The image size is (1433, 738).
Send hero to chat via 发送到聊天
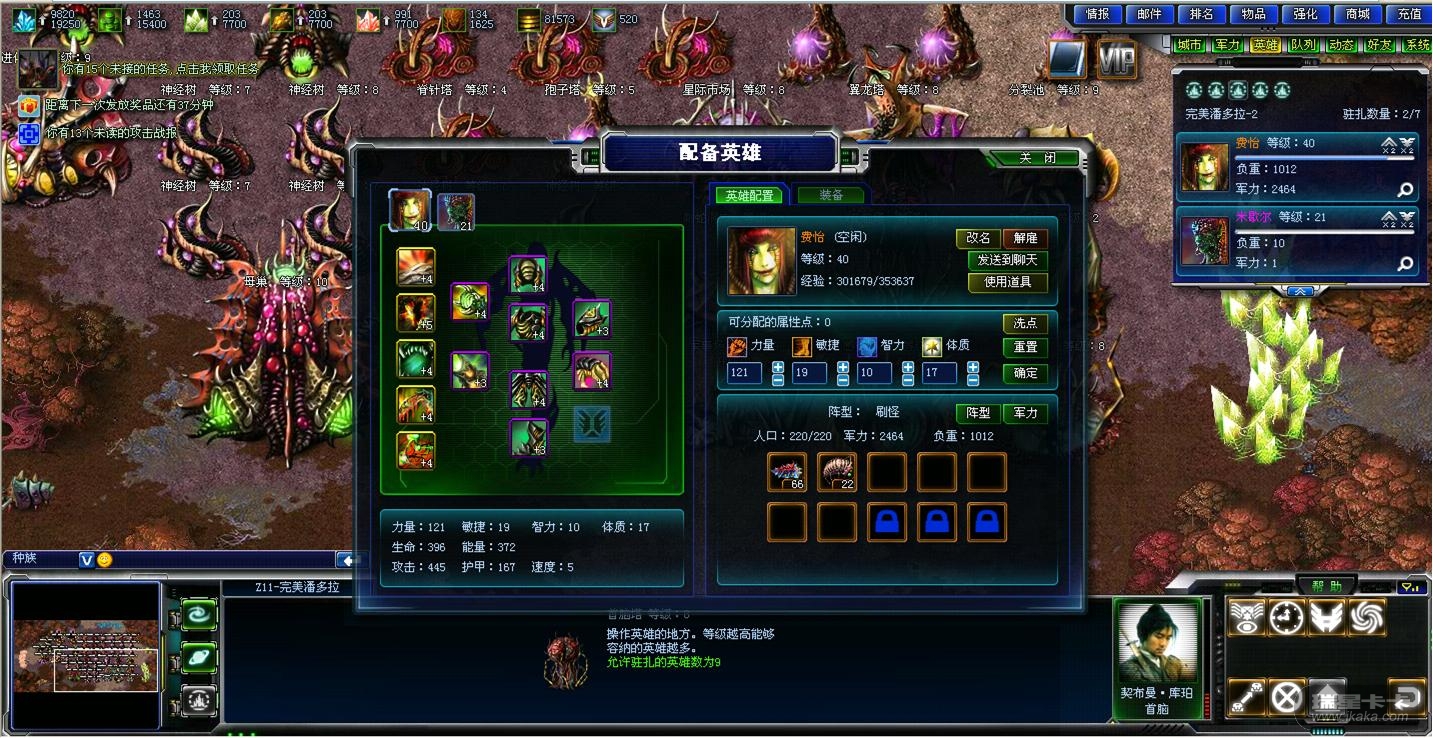[1007, 260]
